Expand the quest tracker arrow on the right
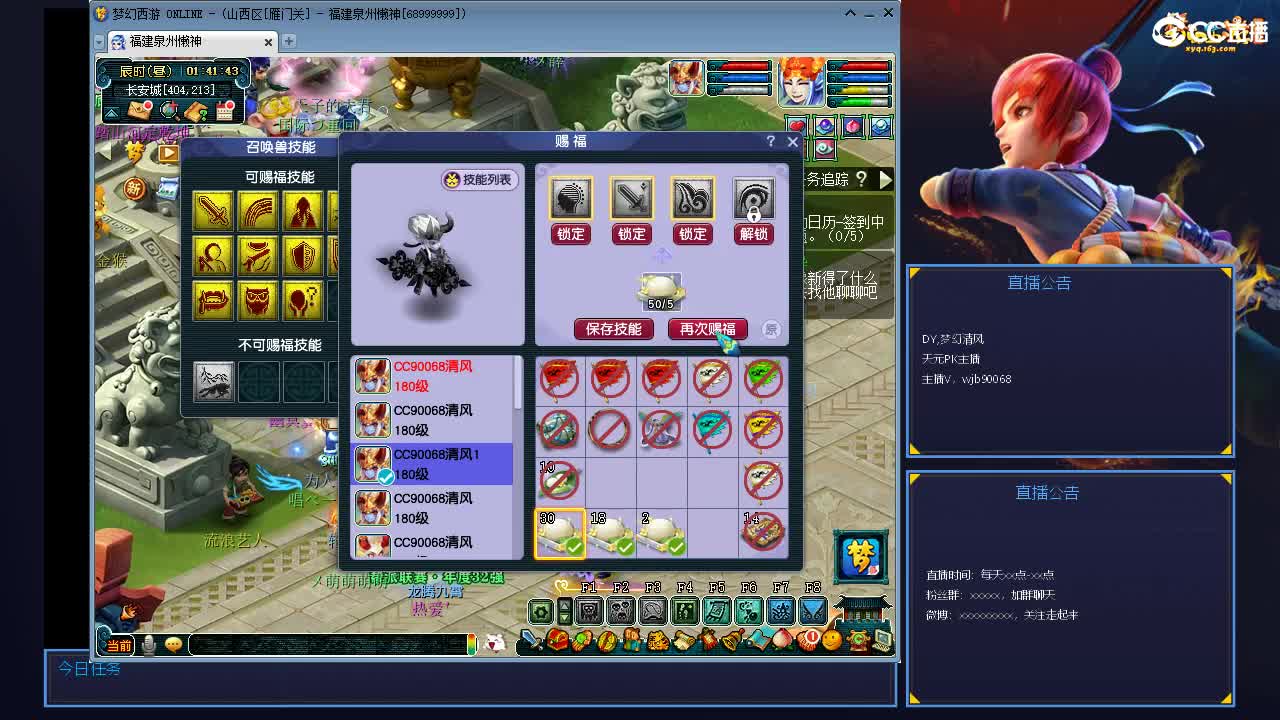The height and width of the screenshot is (720, 1280). coord(885,182)
